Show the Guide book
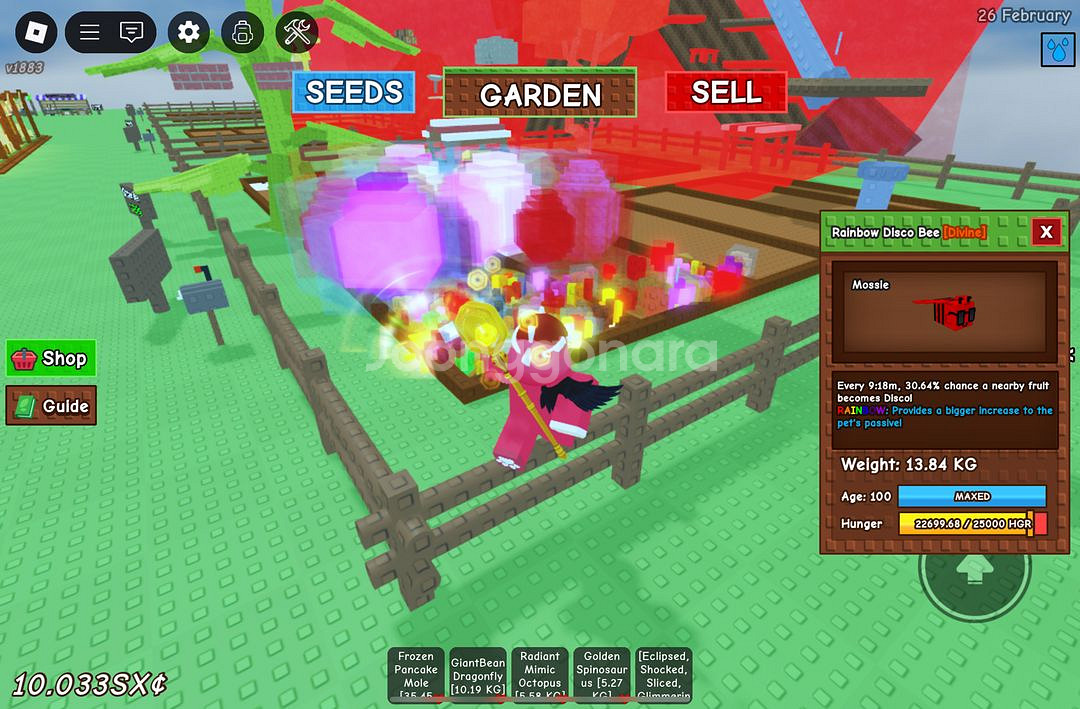Viewport: 1080px width, 709px height. (51, 406)
